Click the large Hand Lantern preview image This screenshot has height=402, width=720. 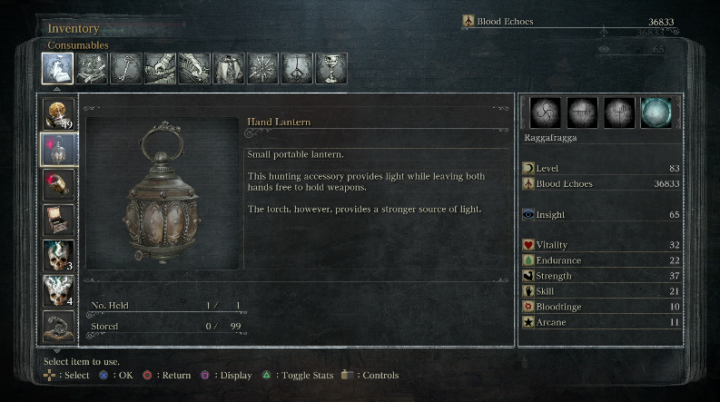click(x=163, y=194)
